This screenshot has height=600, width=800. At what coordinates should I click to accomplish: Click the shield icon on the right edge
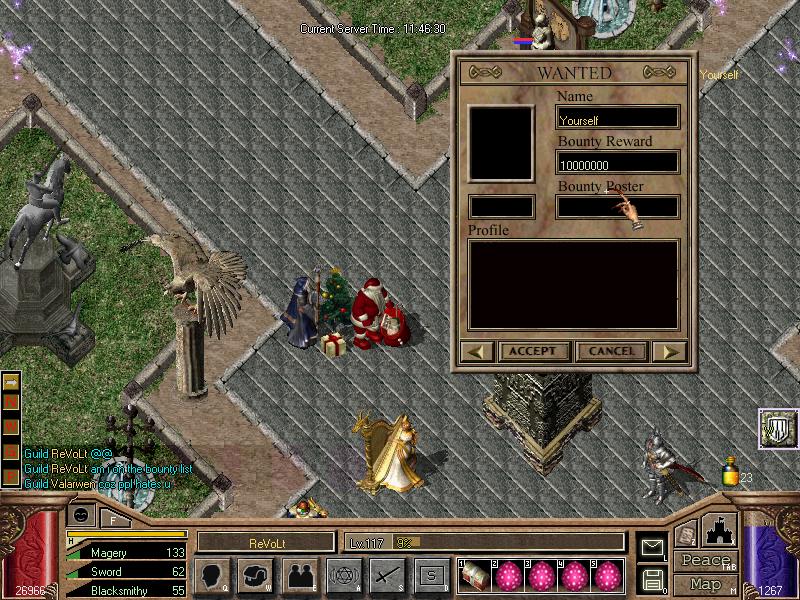coord(777,429)
